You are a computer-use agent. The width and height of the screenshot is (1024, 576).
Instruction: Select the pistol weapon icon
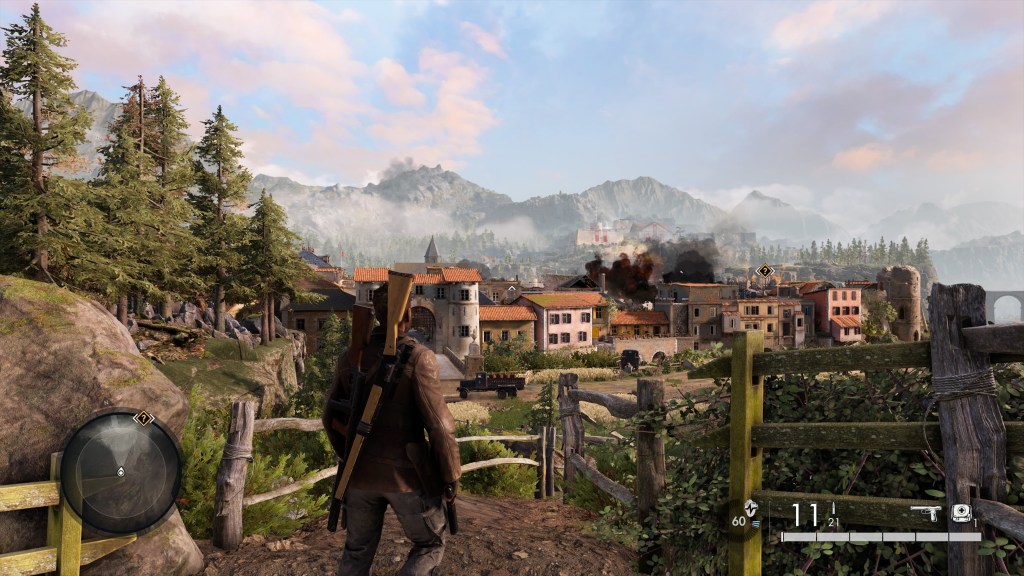pos(924,512)
